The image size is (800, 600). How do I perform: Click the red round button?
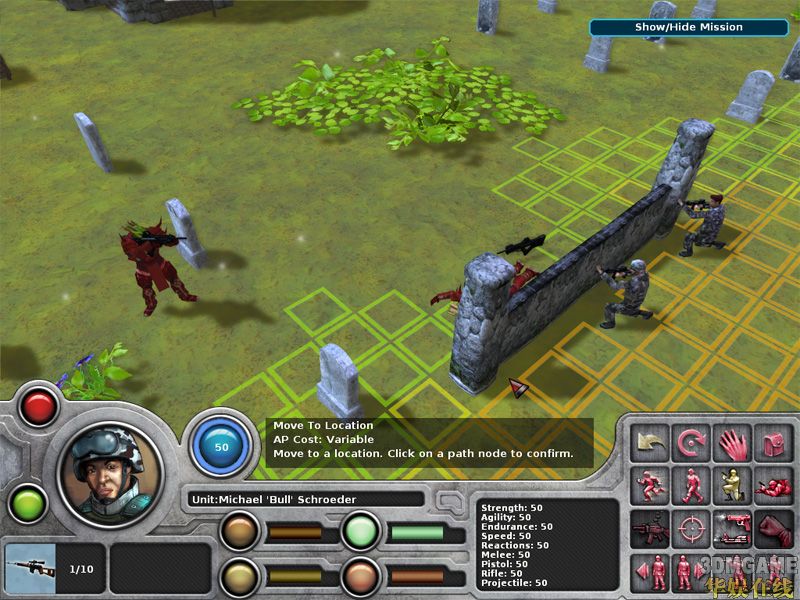click(39, 406)
